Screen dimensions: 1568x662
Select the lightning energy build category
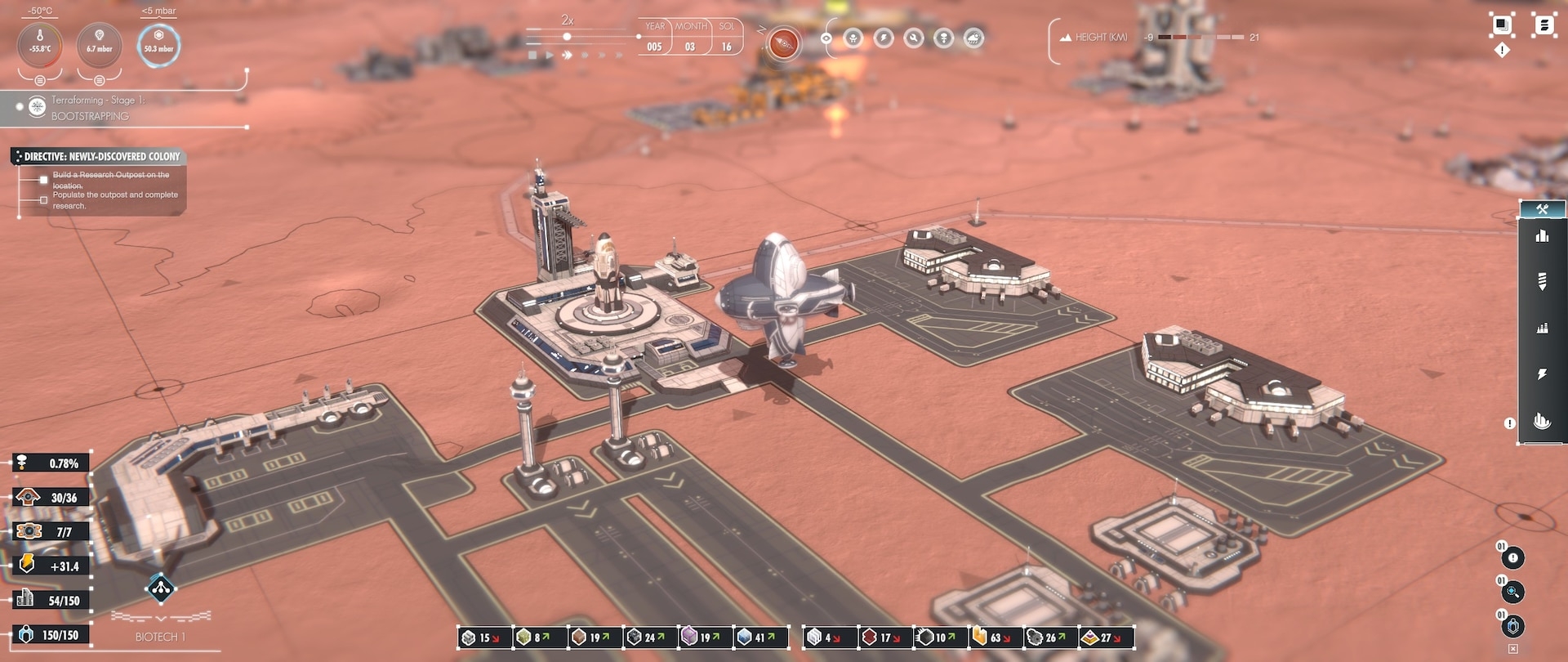click(x=1542, y=374)
